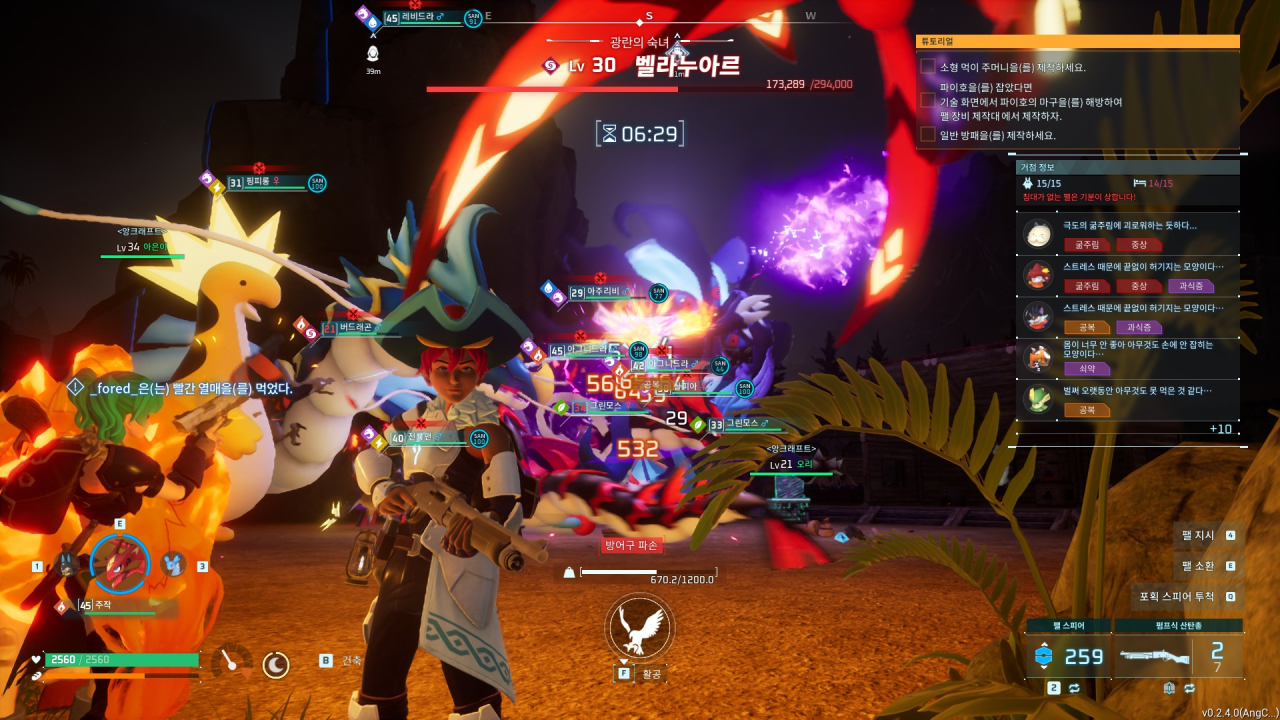Select the 펌프식 산탄총 shotgun slot
The image size is (1280, 720).
coord(1179,656)
